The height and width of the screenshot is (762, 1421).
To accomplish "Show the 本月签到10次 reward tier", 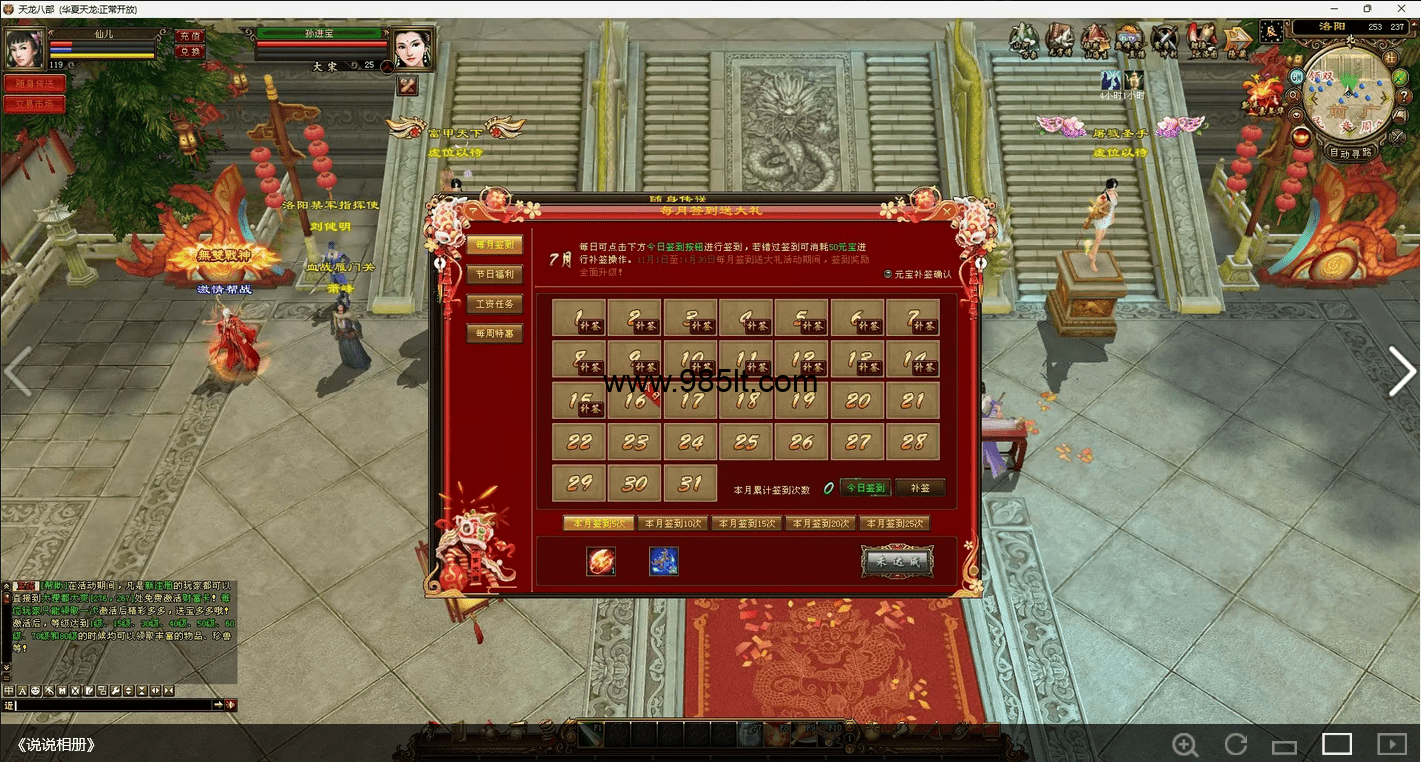I will coord(673,523).
